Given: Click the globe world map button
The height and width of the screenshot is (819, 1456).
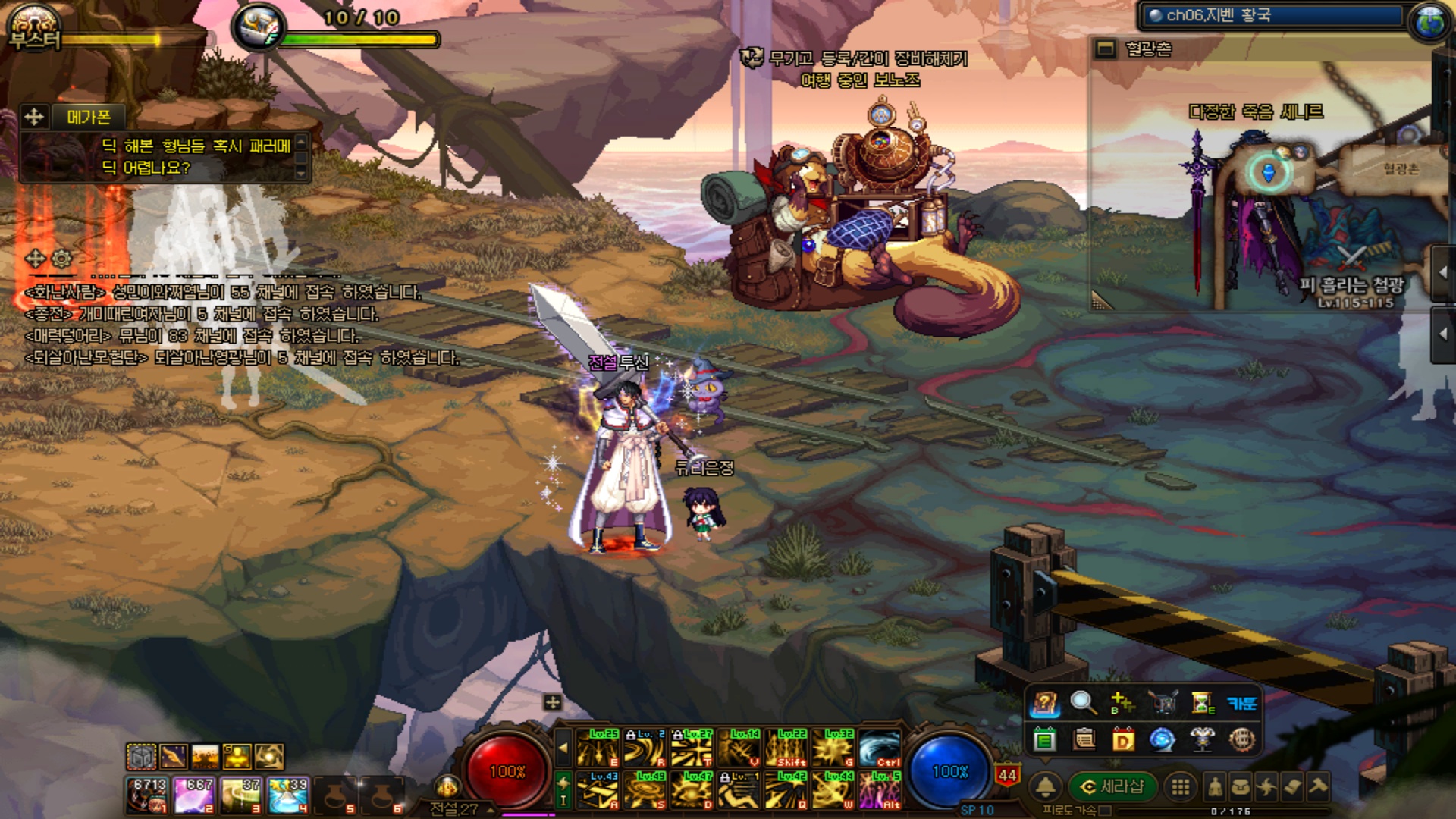Looking at the screenshot, I should (x=1429, y=20).
